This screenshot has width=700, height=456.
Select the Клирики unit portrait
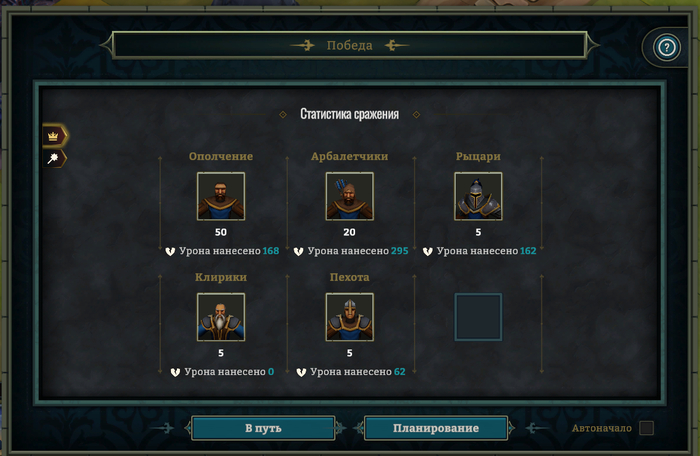(221, 317)
